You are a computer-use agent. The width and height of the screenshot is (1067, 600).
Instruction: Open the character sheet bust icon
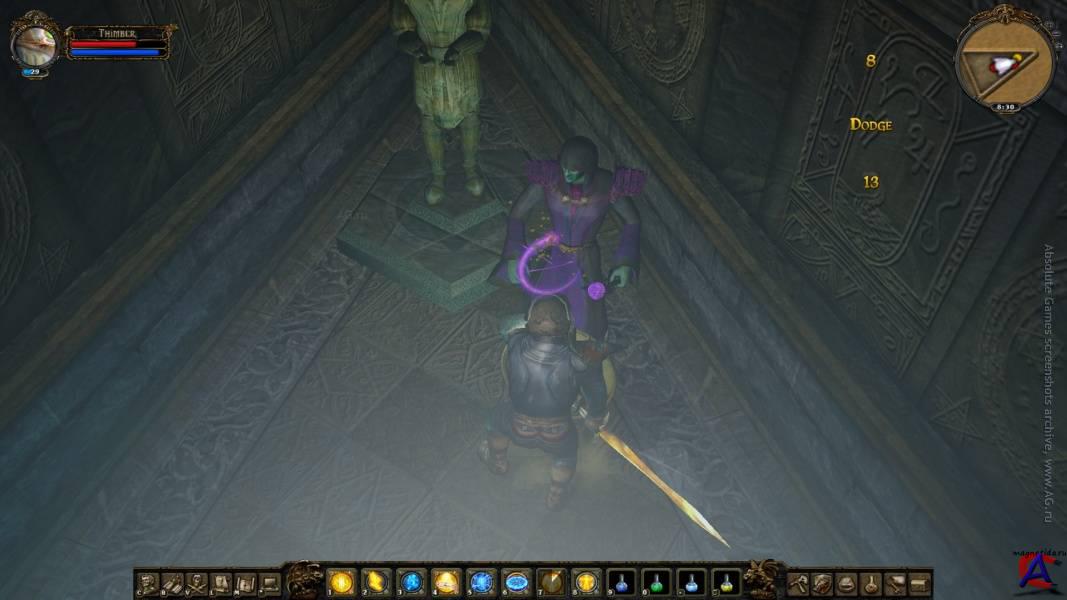(x=148, y=583)
